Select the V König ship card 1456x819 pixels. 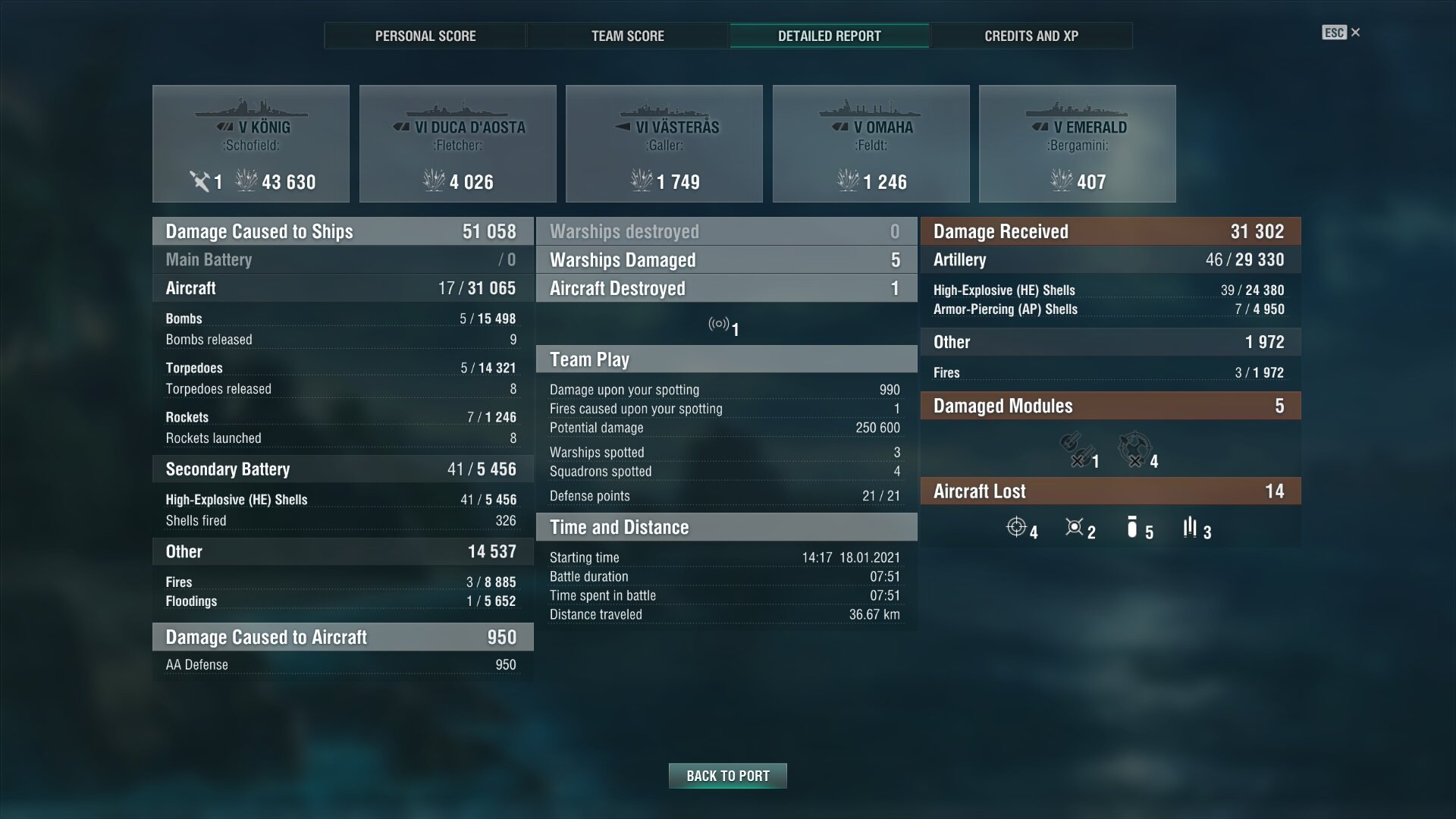(x=251, y=144)
